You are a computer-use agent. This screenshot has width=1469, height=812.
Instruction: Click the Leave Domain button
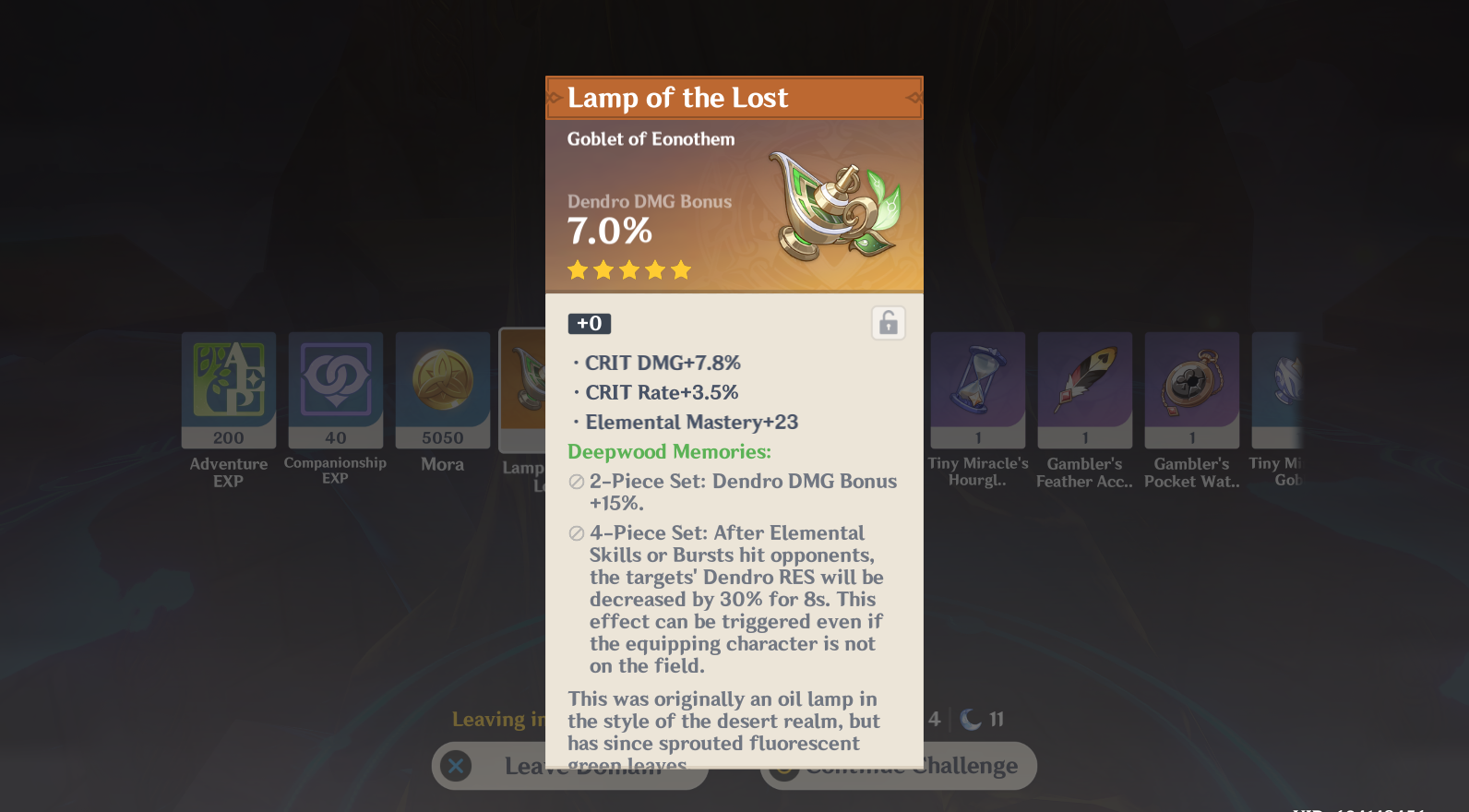coord(569,765)
